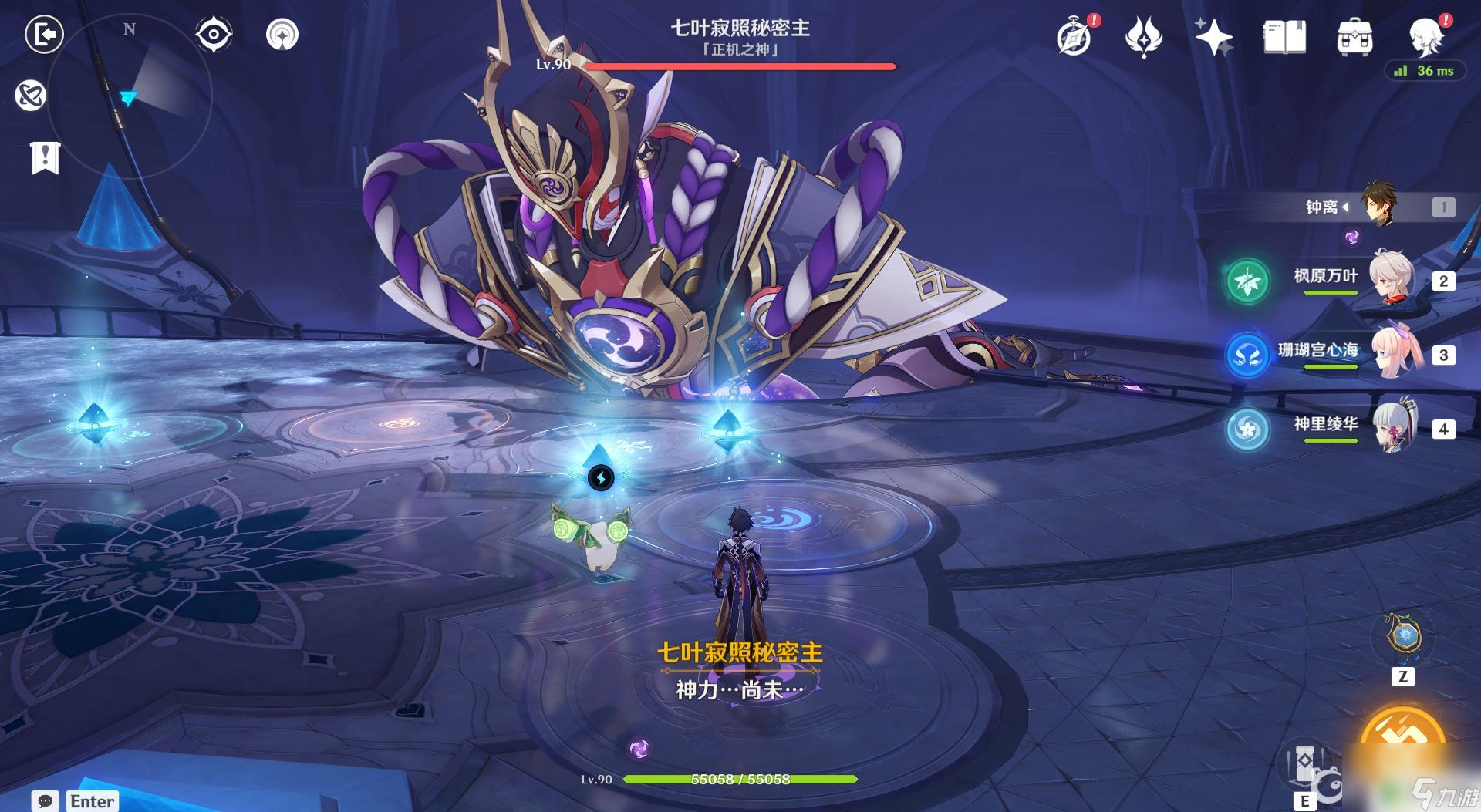Click the circular icon under the exit button
The width and height of the screenshot is (1481, 812).
(x=31, y=96)
